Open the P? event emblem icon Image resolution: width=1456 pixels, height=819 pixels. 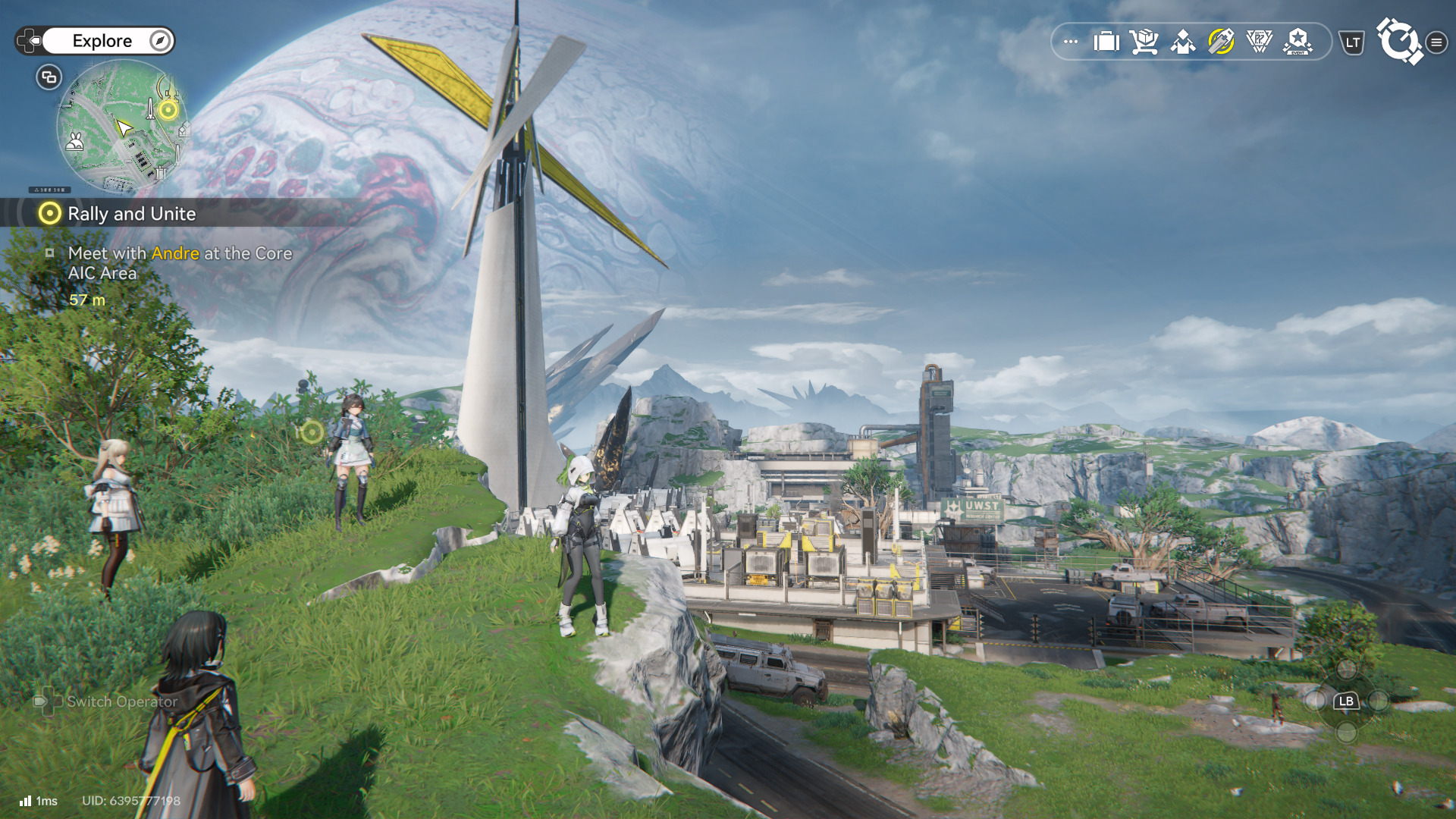(1259, 42)
